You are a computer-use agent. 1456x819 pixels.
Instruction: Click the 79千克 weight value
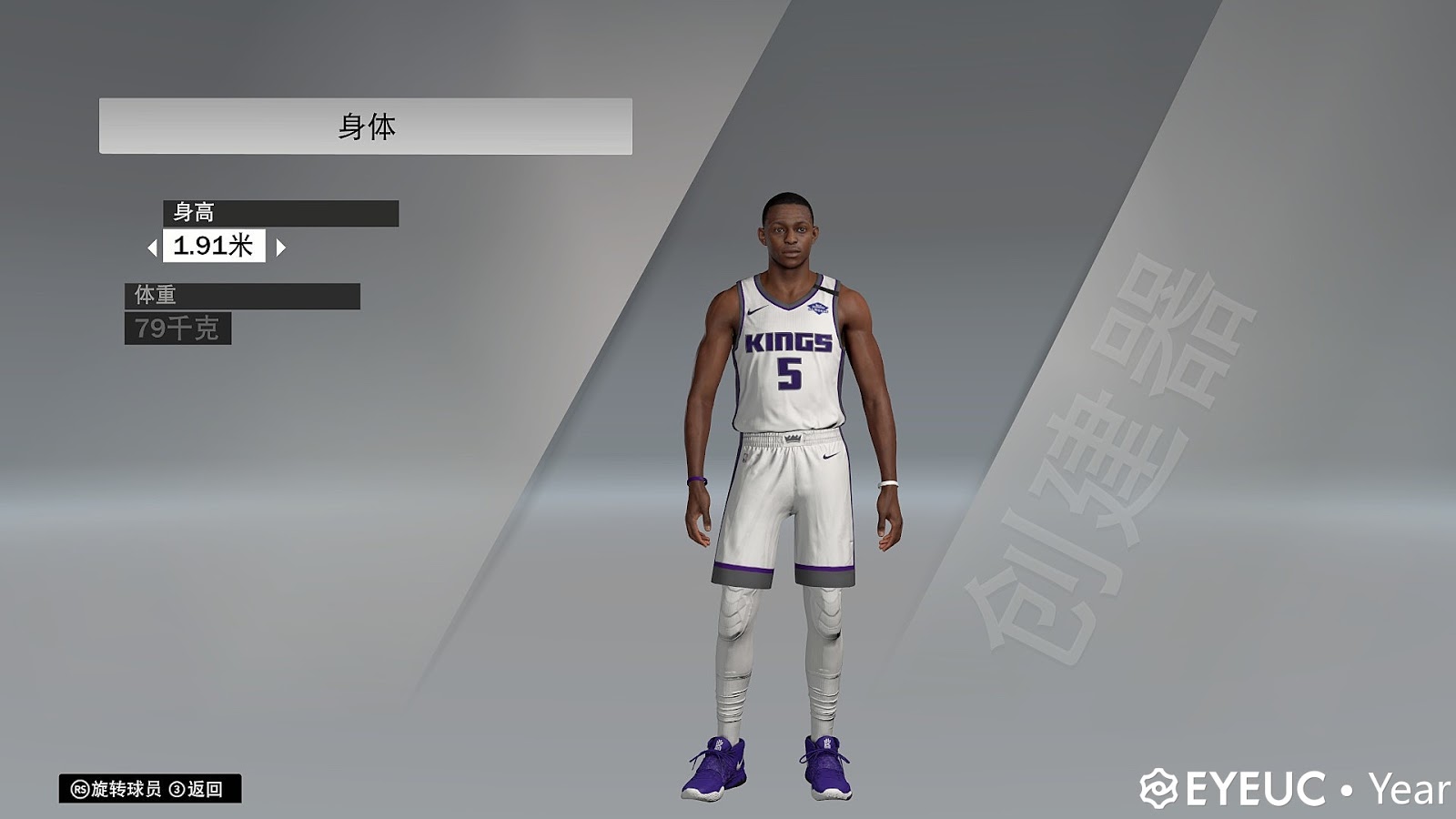tap(180, 328)
